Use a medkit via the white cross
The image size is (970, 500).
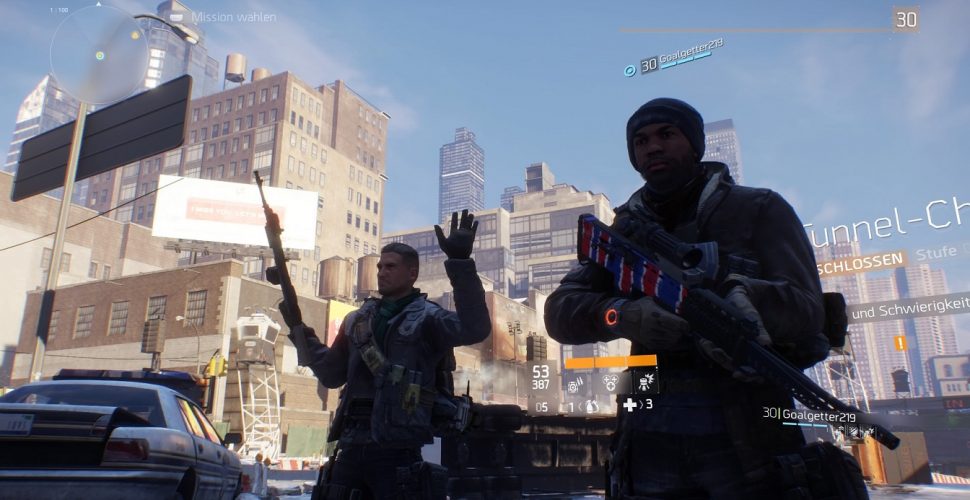(630, 405)
